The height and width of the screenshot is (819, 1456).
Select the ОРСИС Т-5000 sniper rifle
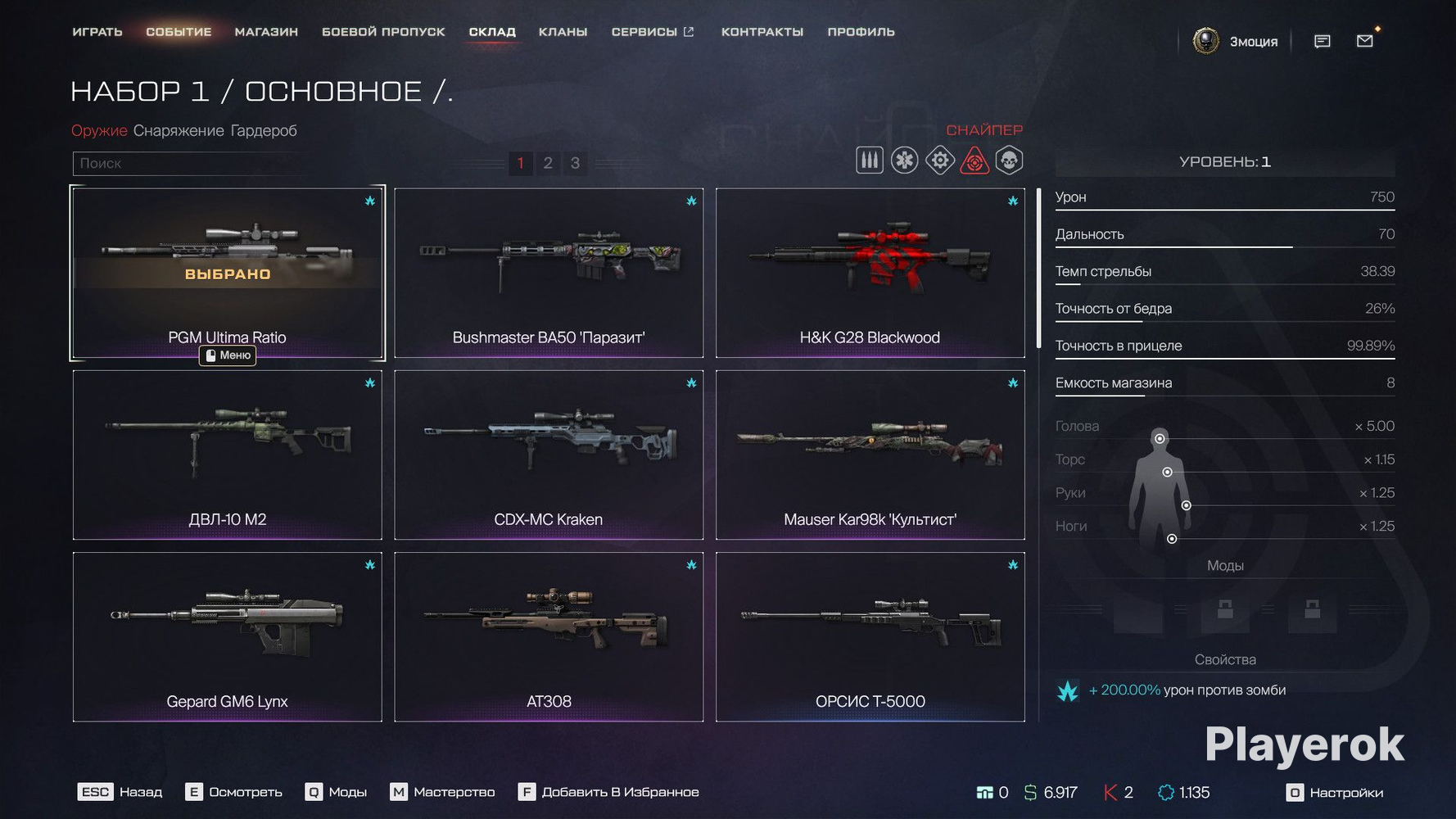tap(870, 636)
